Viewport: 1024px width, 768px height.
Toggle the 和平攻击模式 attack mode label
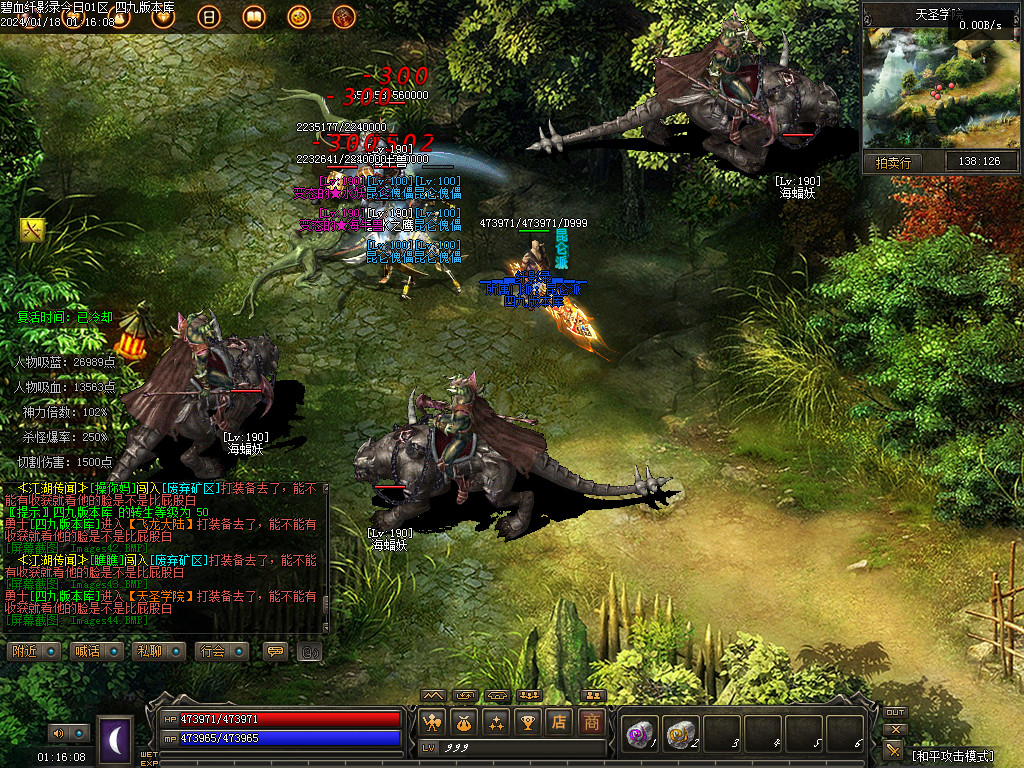click(x=953, y=755)
